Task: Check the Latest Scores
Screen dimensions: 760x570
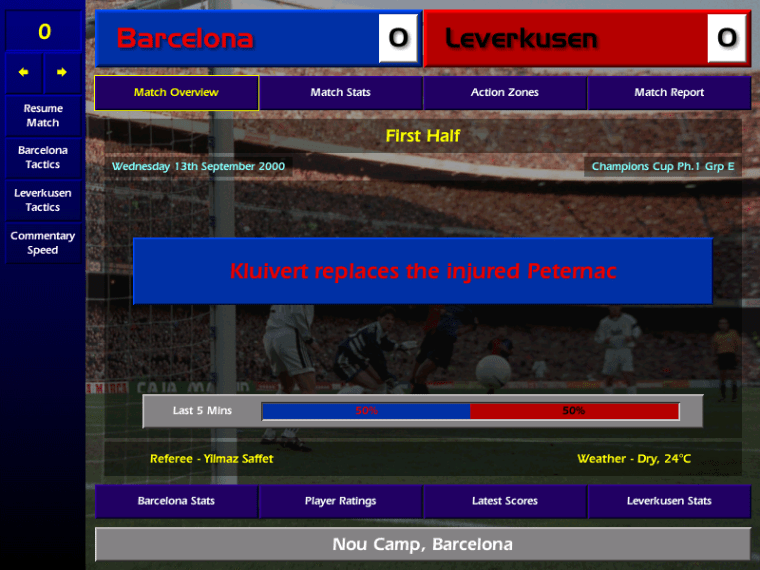Action: pyautogui.click(x=504, y=501)
